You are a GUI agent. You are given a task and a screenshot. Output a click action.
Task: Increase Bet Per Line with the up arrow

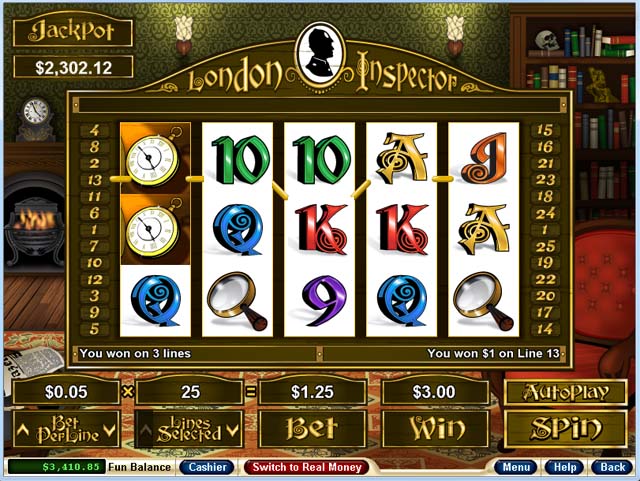point(23,430)
